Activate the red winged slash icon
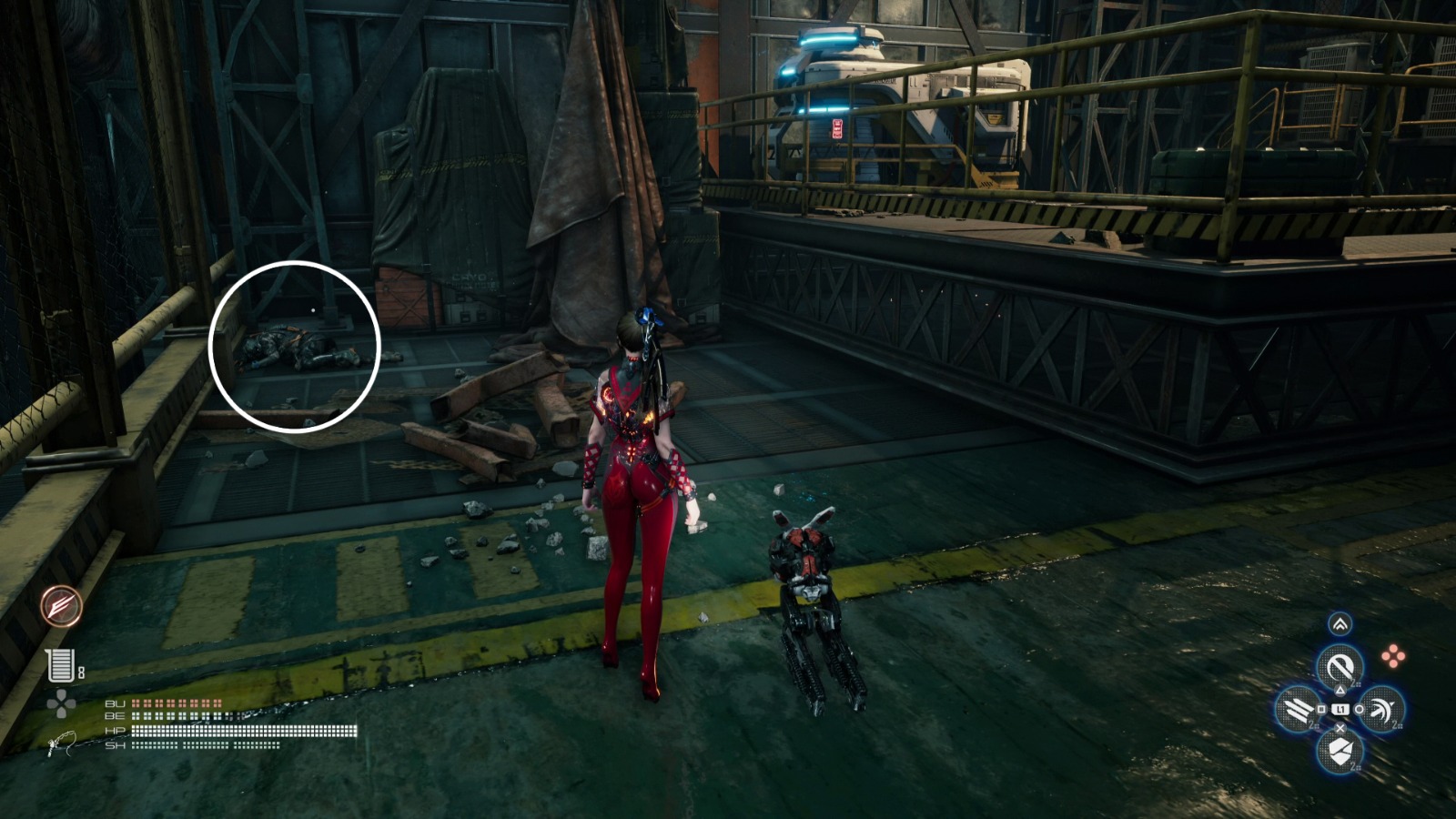1456x819 pixels. click(x=62, y=606)
